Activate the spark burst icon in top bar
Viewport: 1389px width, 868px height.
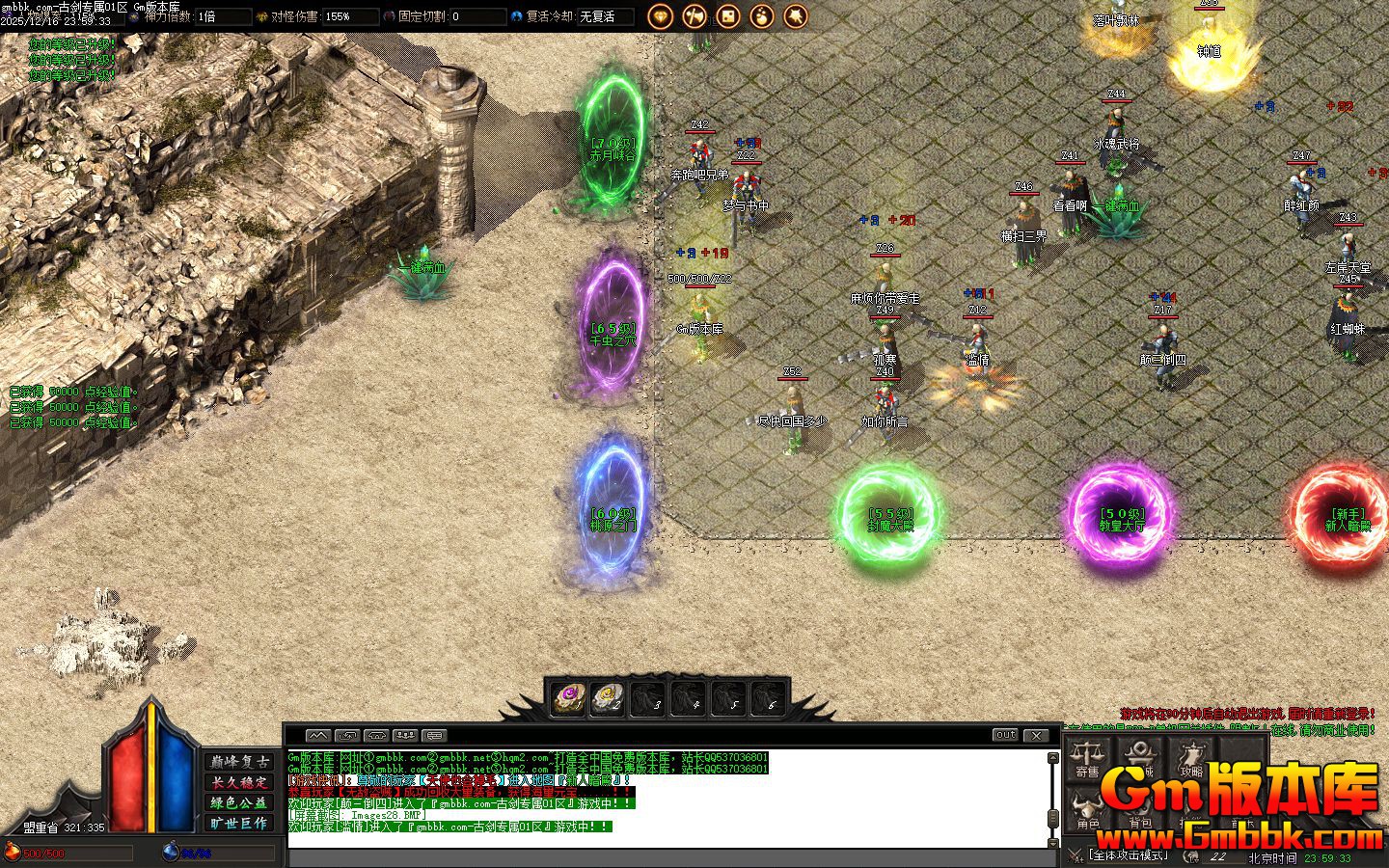[x=796, y=15]
